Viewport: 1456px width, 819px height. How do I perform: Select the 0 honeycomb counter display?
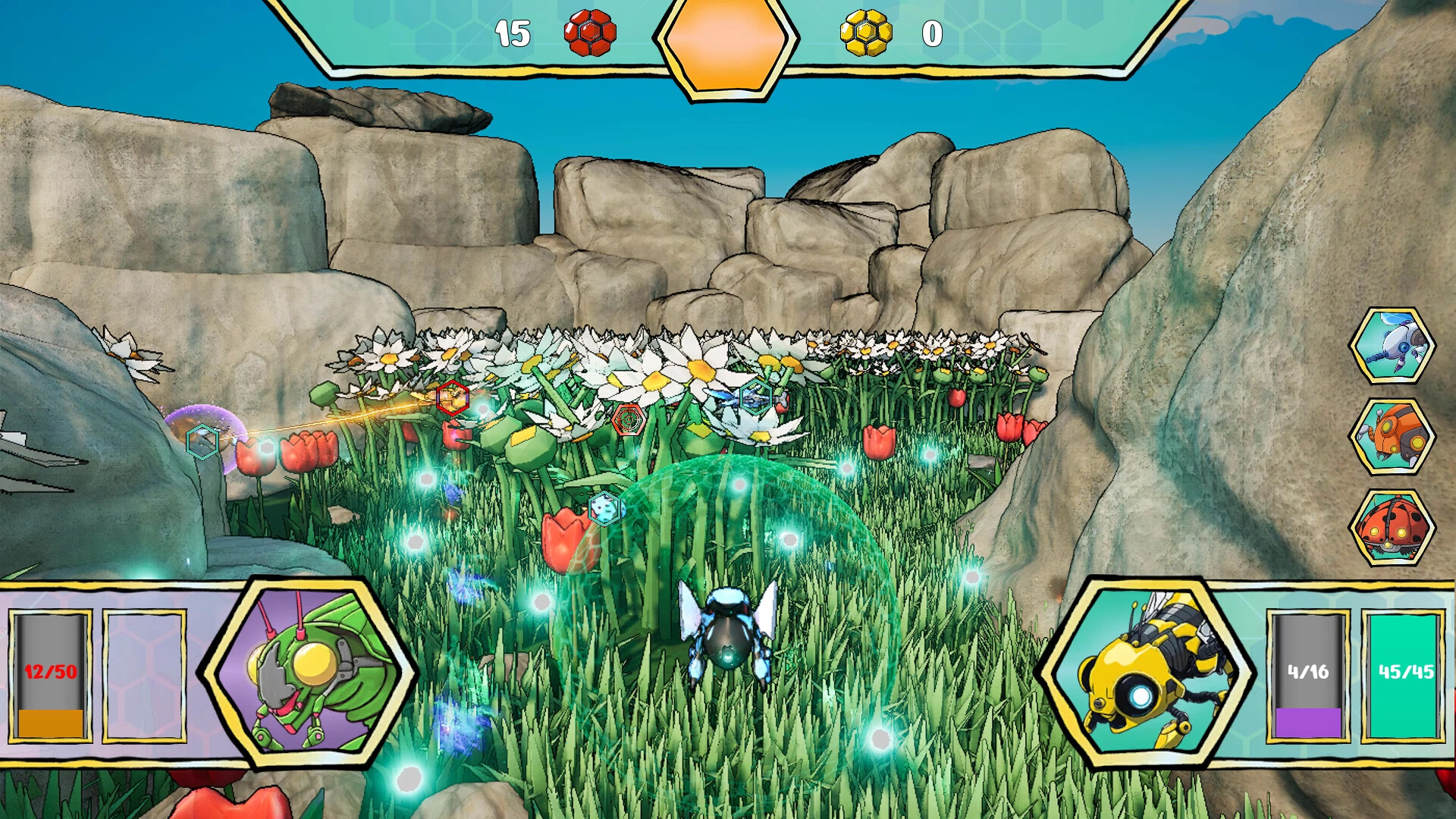tap(932, 33)
